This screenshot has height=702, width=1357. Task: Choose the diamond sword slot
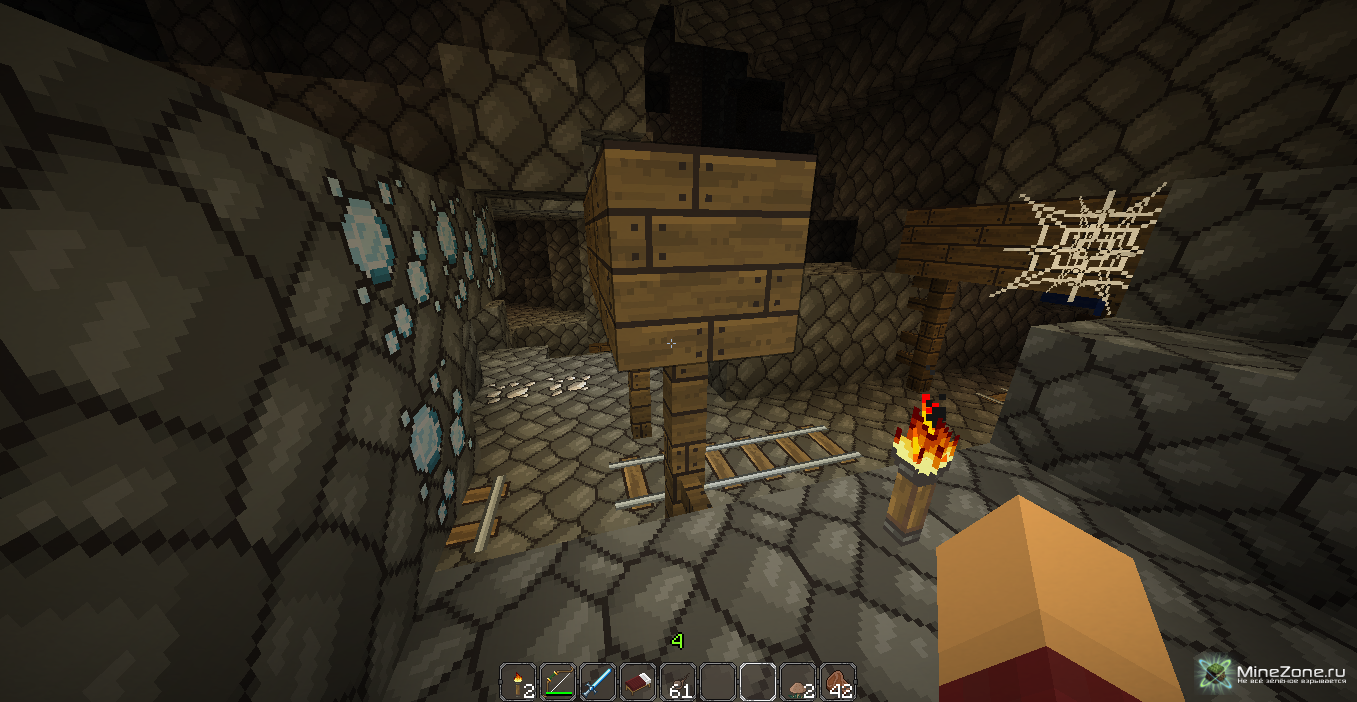point(597,682)
